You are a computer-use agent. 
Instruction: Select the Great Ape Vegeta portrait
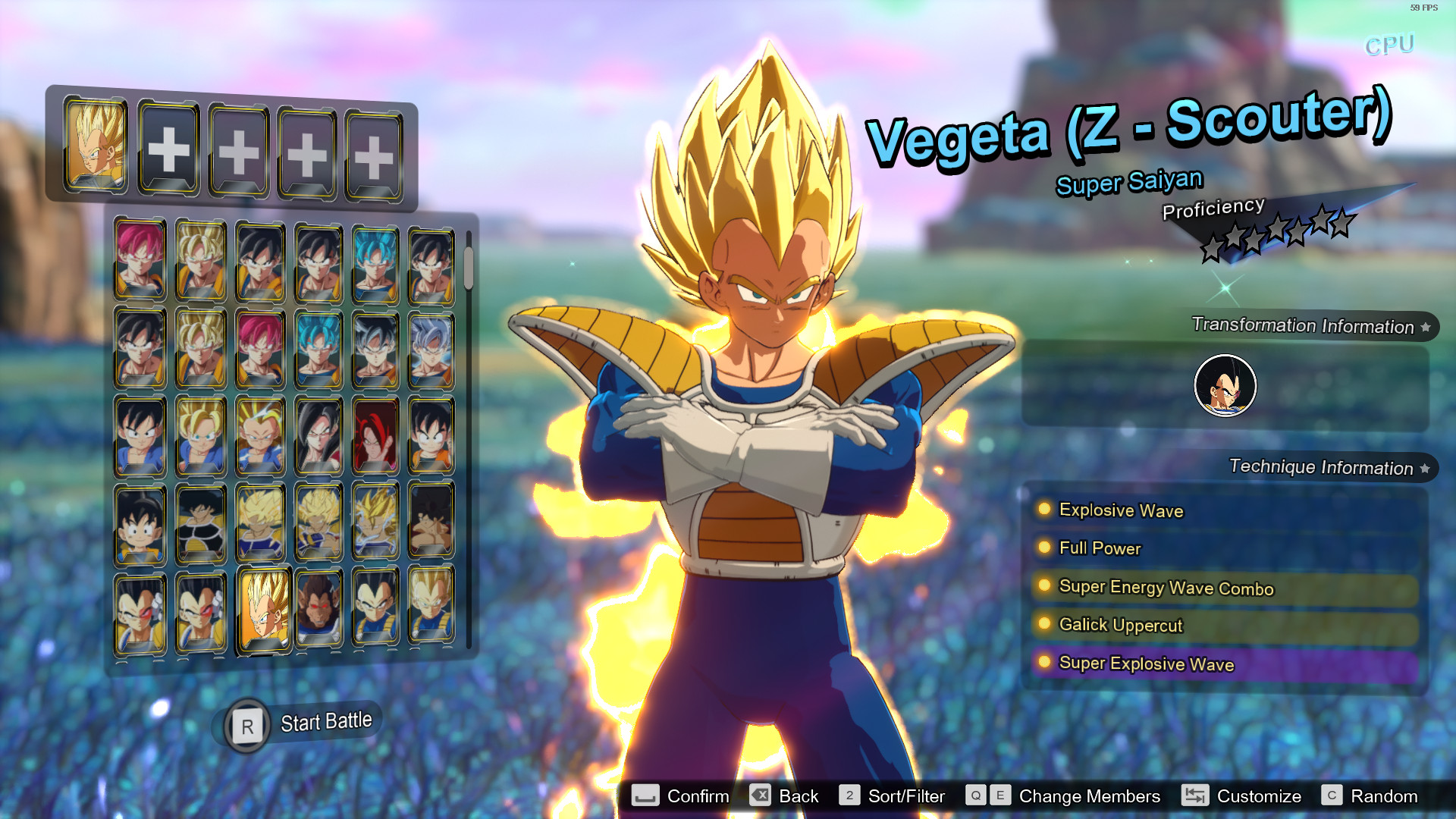(319, 607)
